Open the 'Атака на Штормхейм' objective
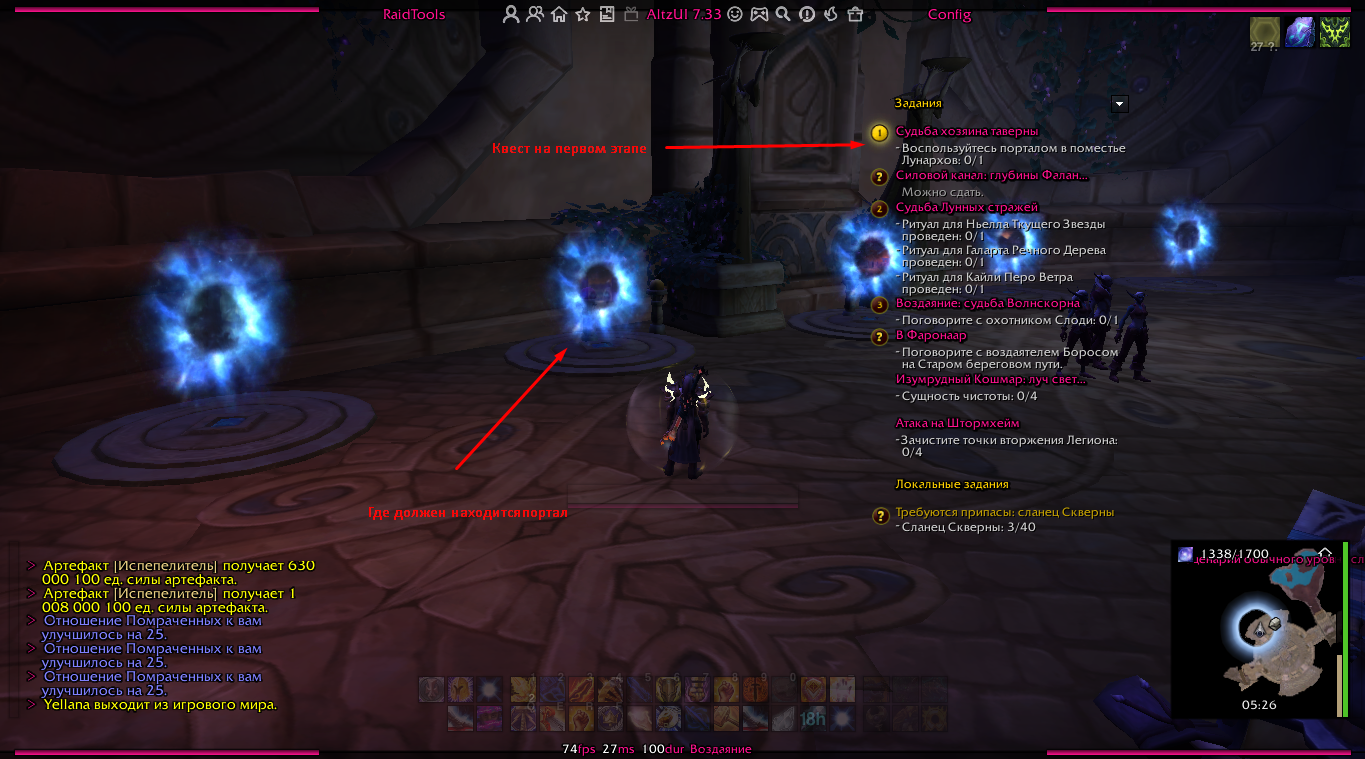 tap(957, 424)
